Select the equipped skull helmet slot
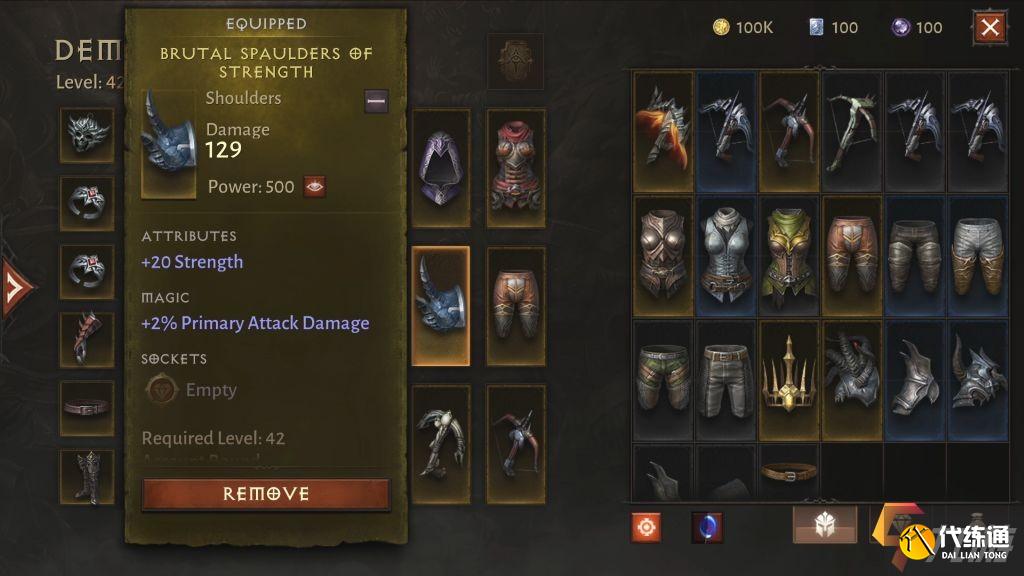Screen dimensions: 1024x576 pyautogui.click(x=86, y=134)
